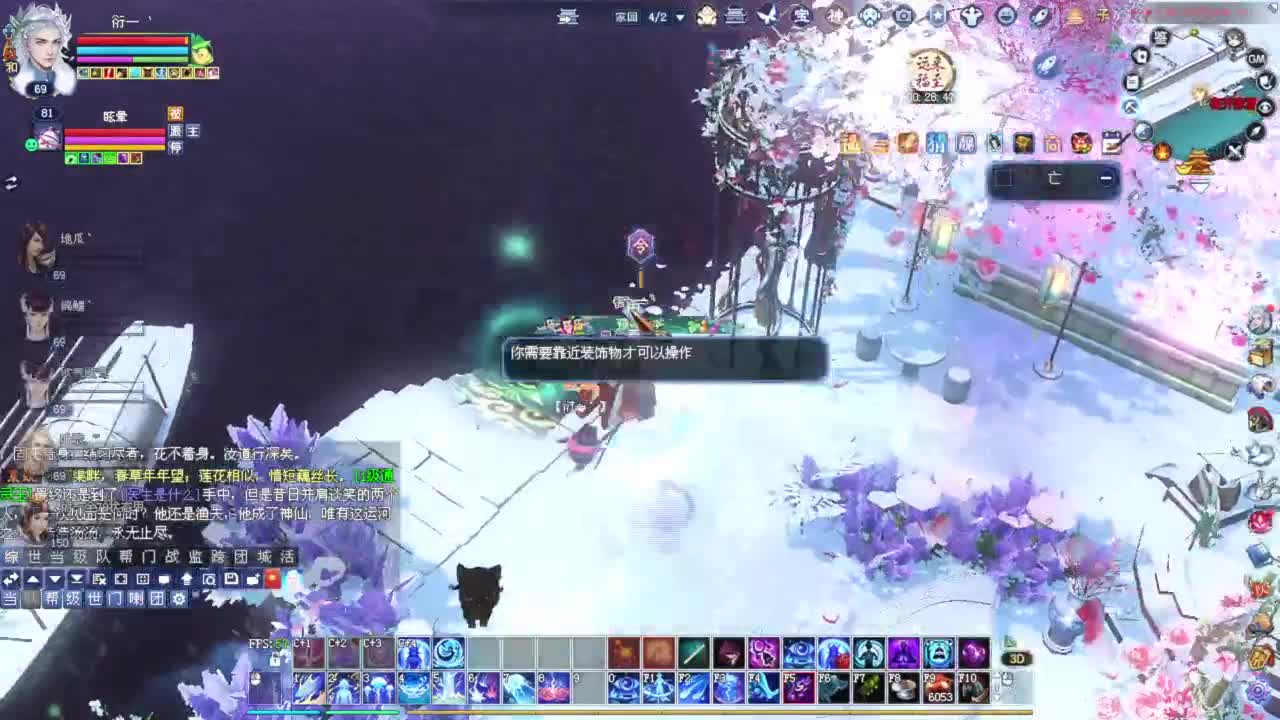
Task: Click the 猎 hunt event icon
Action: (937, 144)
